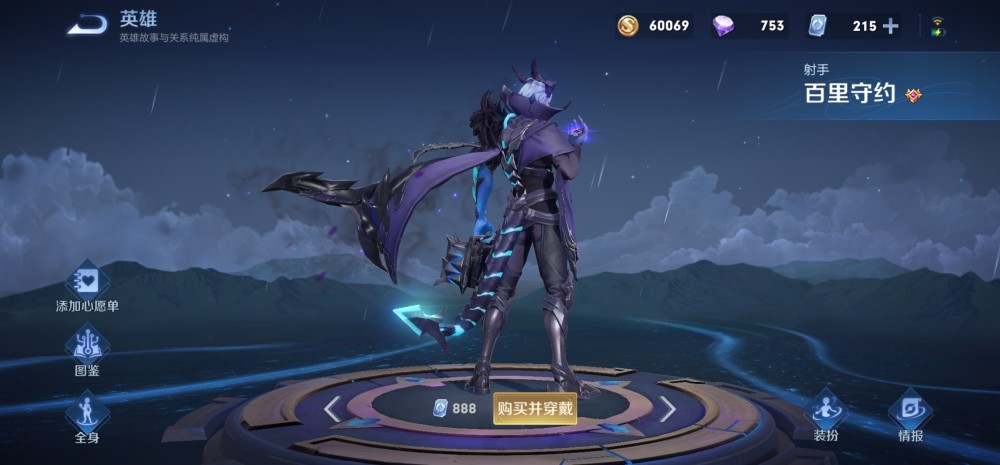Screen dimensions: 1000x465
Task: Open the 情报 info panel
Action: click(x=910, y=415)
